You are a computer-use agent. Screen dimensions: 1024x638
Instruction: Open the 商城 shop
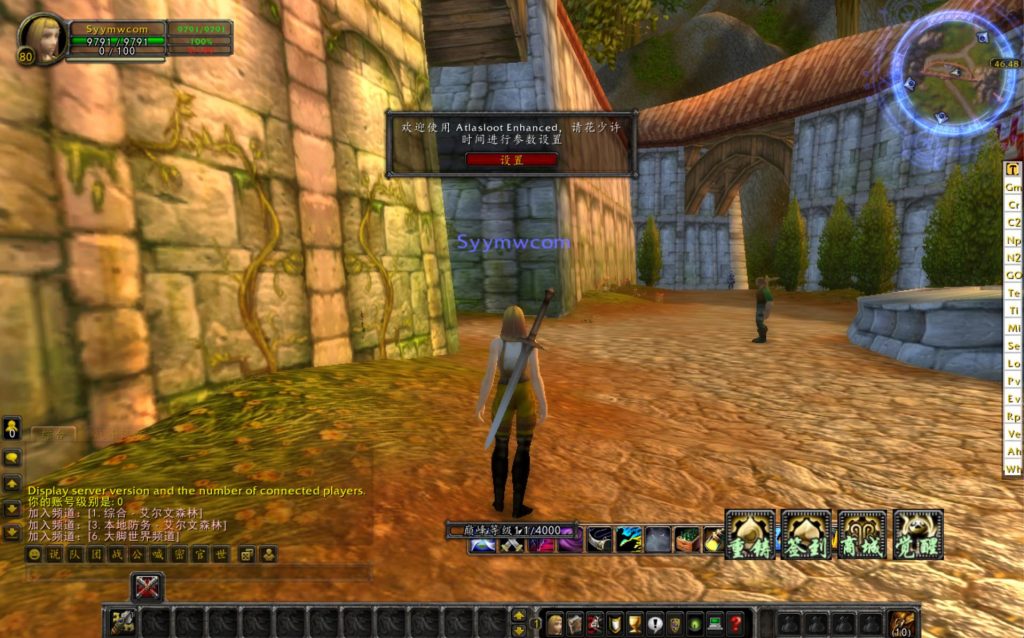coord(862,535)
